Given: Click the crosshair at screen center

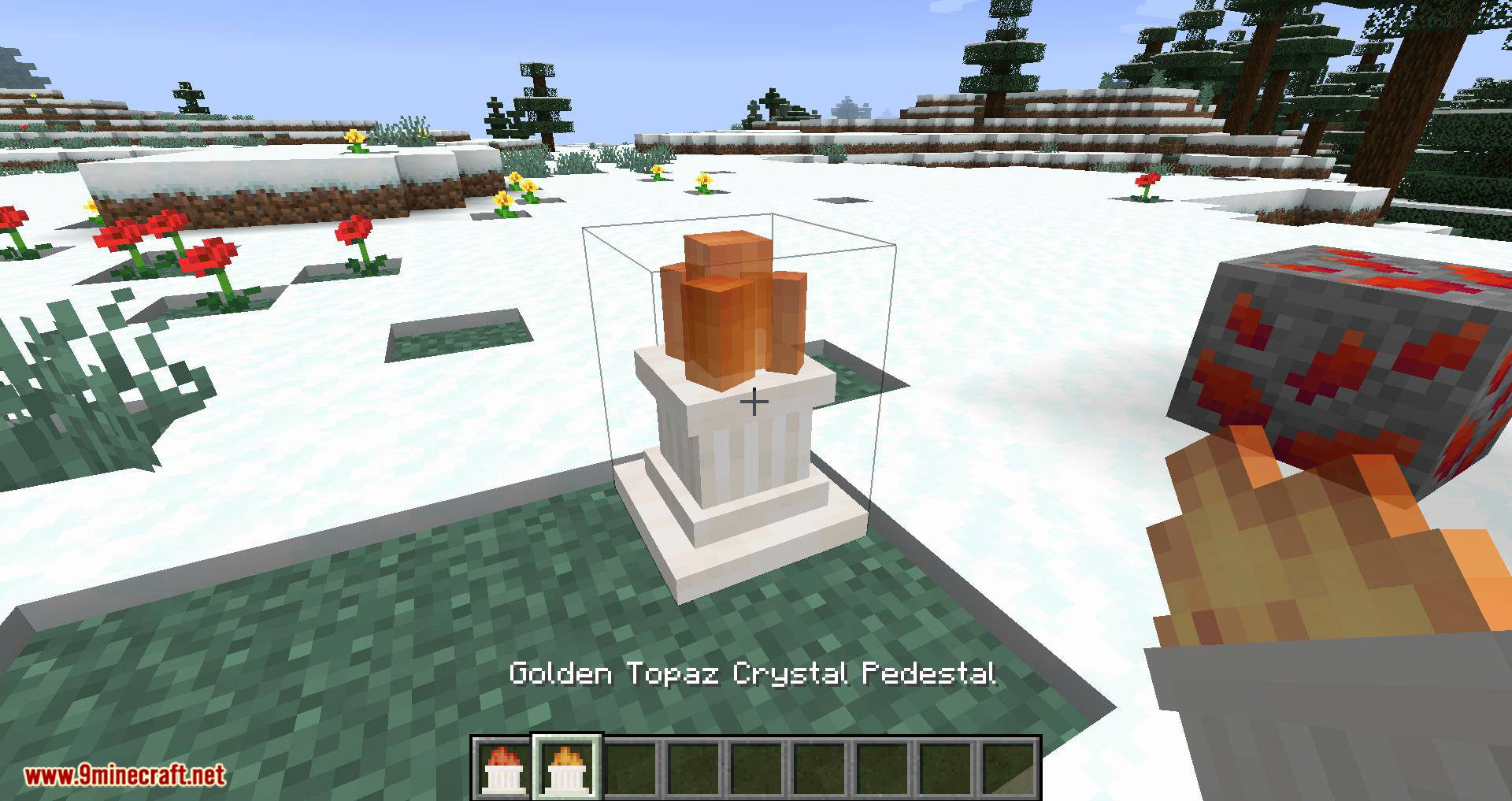Looking at the screenshot, I should pos(754,403).
